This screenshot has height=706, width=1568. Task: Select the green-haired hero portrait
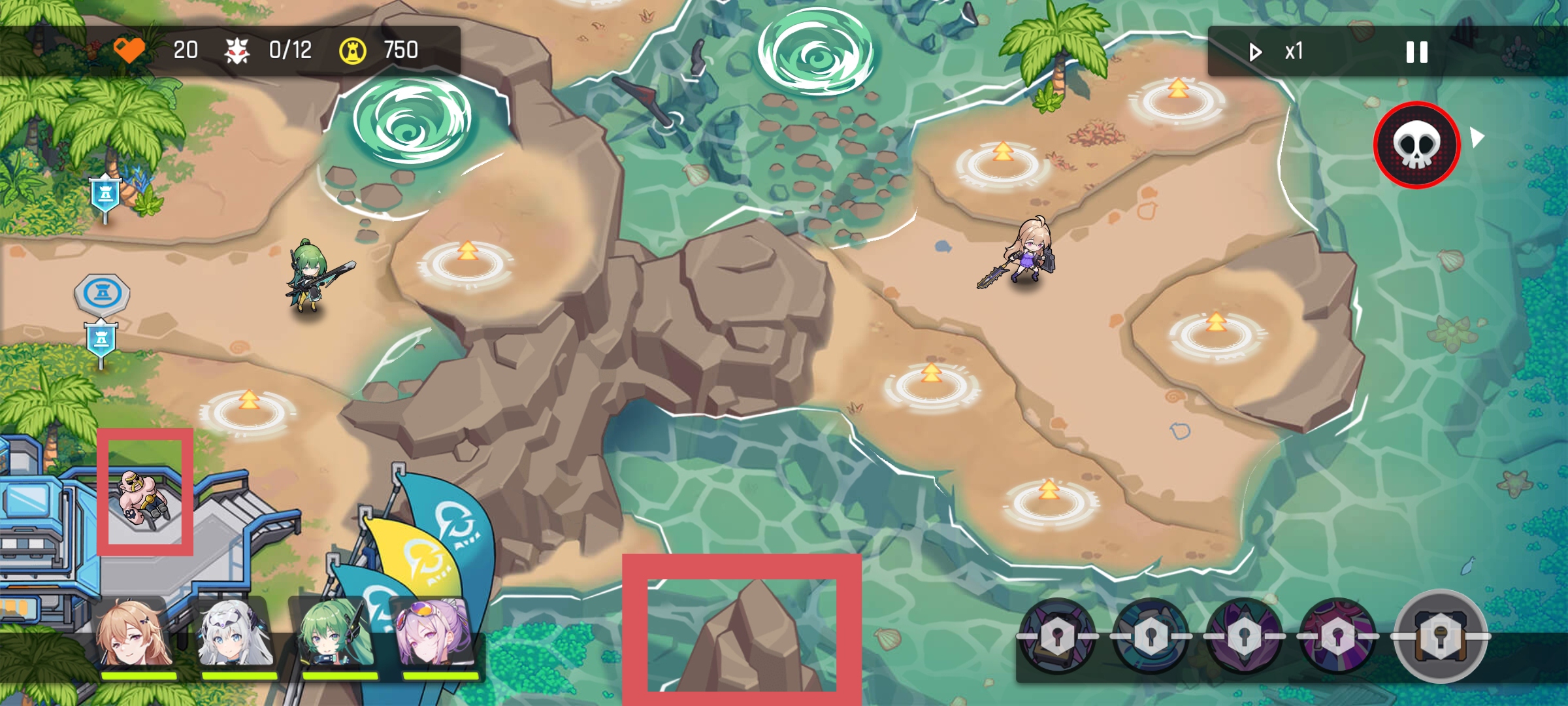[x=335, y=634]
